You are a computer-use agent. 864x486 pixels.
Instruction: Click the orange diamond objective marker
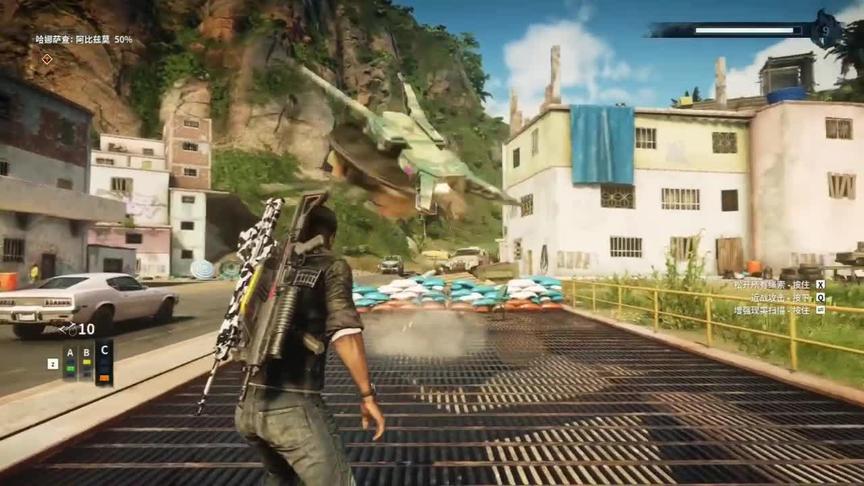tap(46, 59)
